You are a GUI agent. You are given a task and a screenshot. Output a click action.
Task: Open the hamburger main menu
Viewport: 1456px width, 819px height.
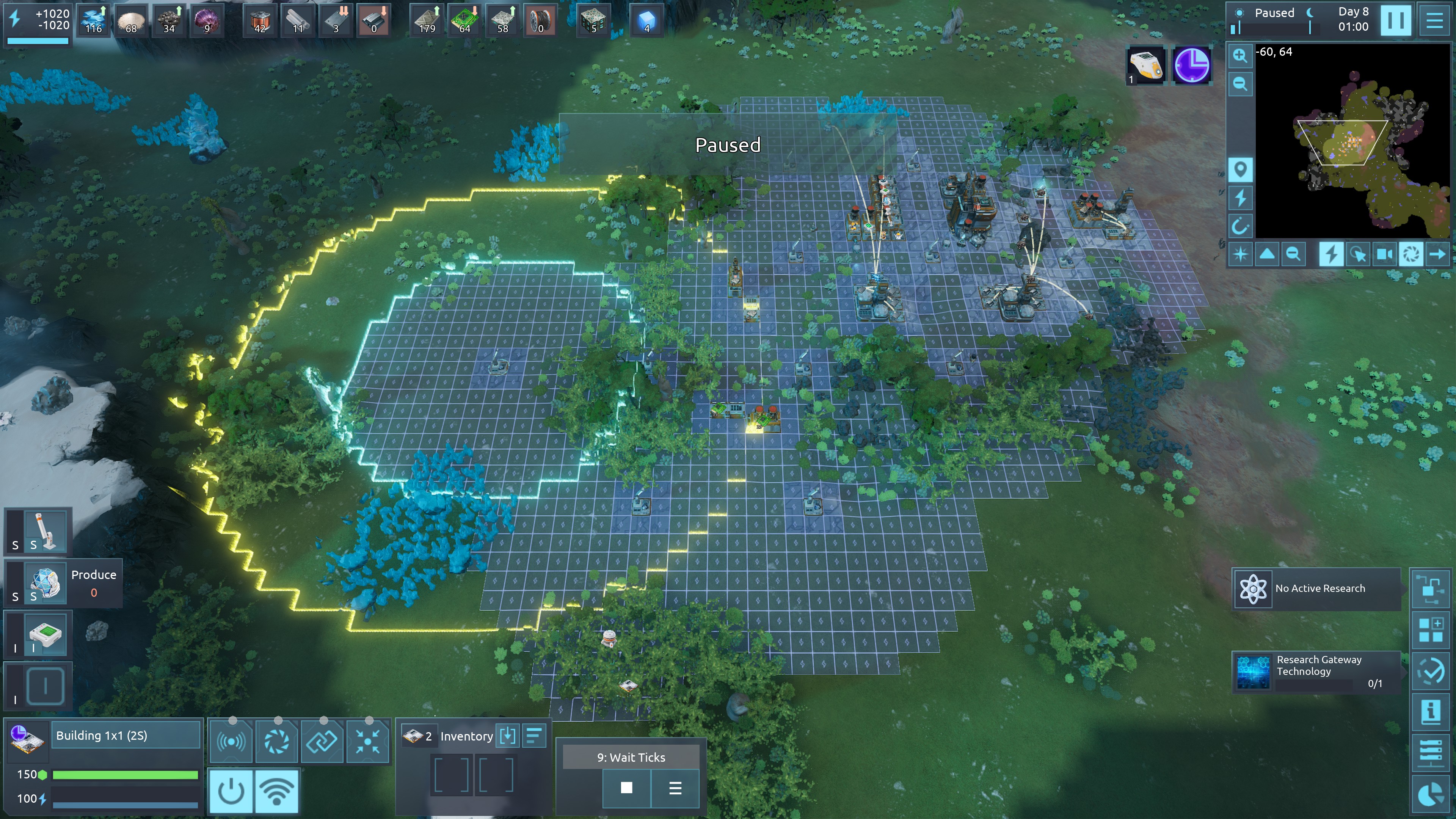[1434, 20]
